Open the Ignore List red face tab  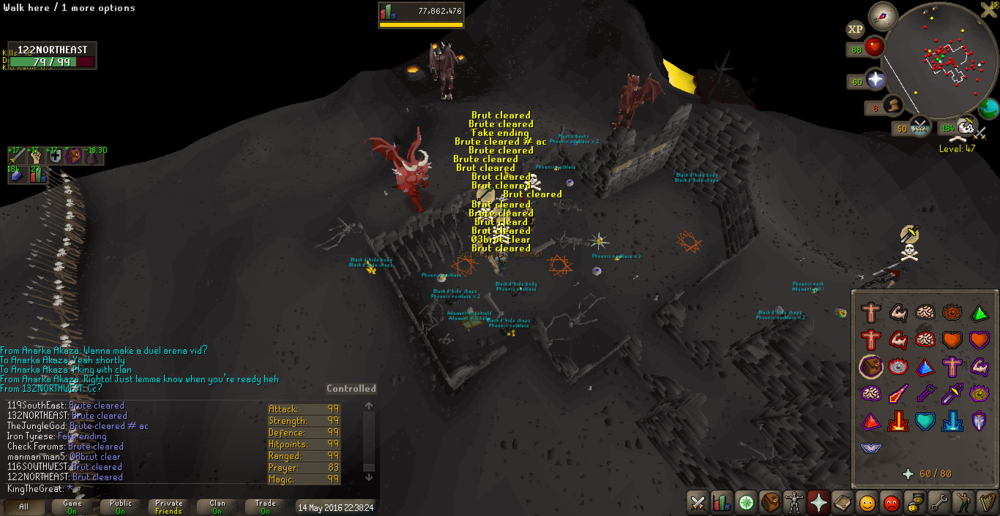(x=890, y=502)
